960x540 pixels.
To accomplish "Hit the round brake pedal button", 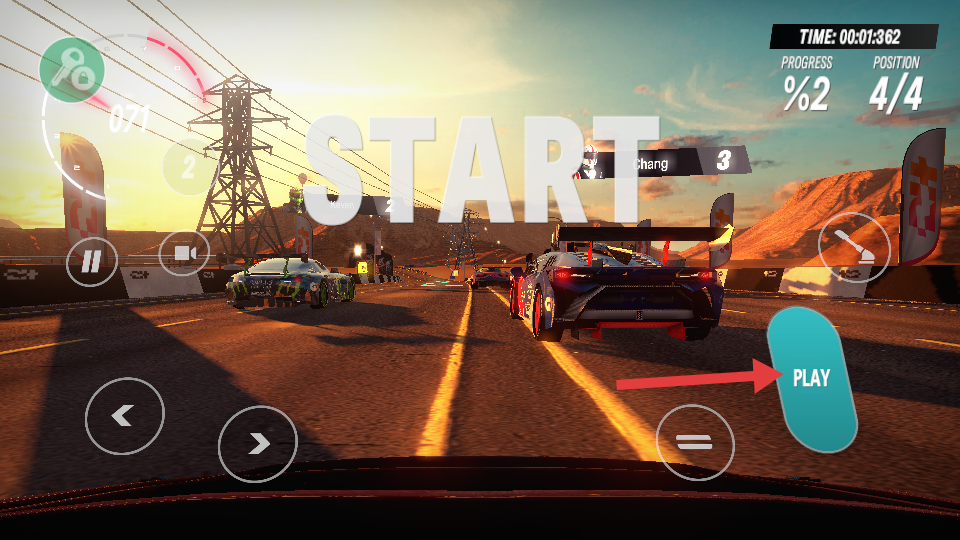I will tap(695, 441).
